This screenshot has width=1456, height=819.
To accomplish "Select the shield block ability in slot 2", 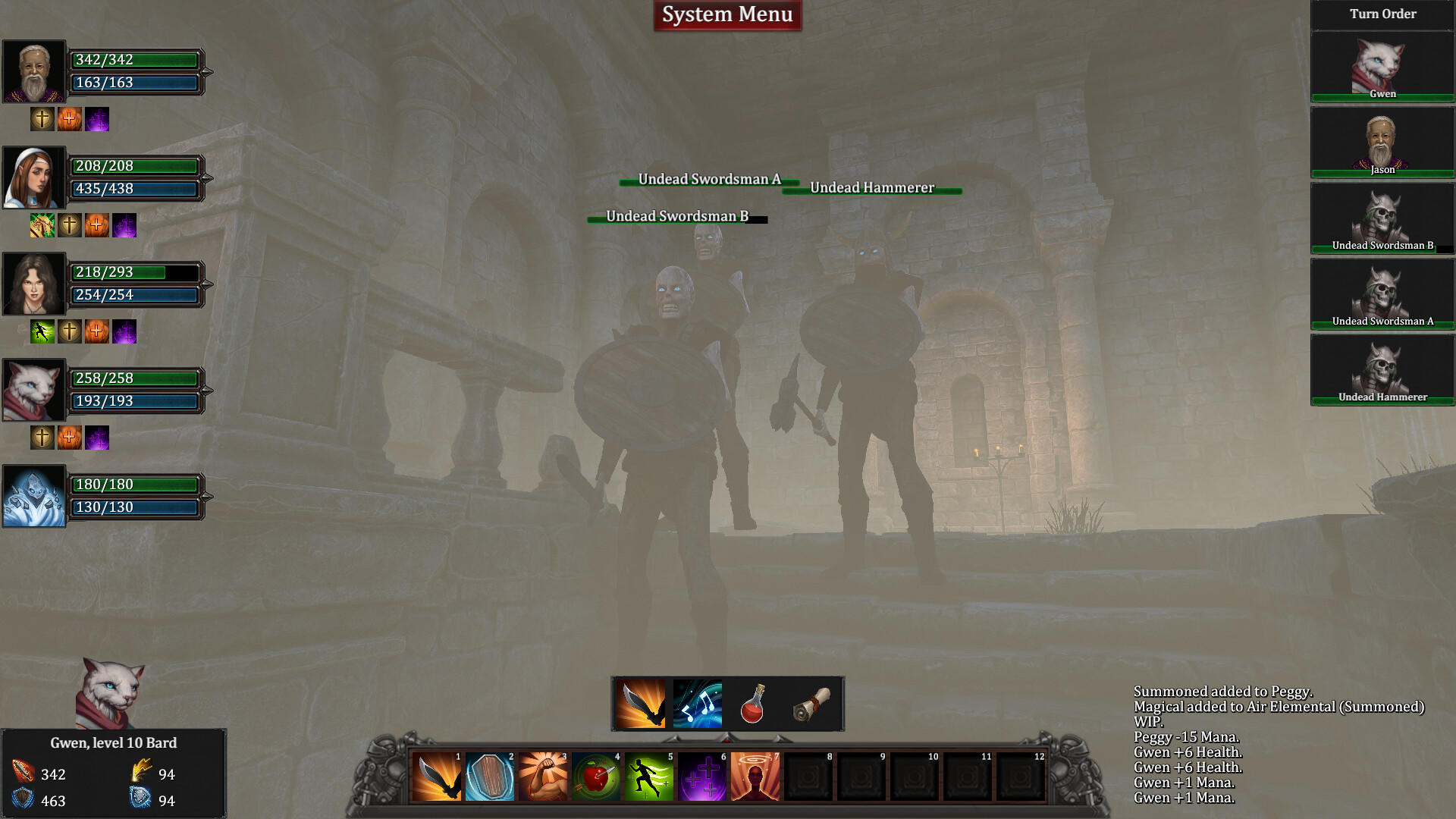I will point(489,776).
